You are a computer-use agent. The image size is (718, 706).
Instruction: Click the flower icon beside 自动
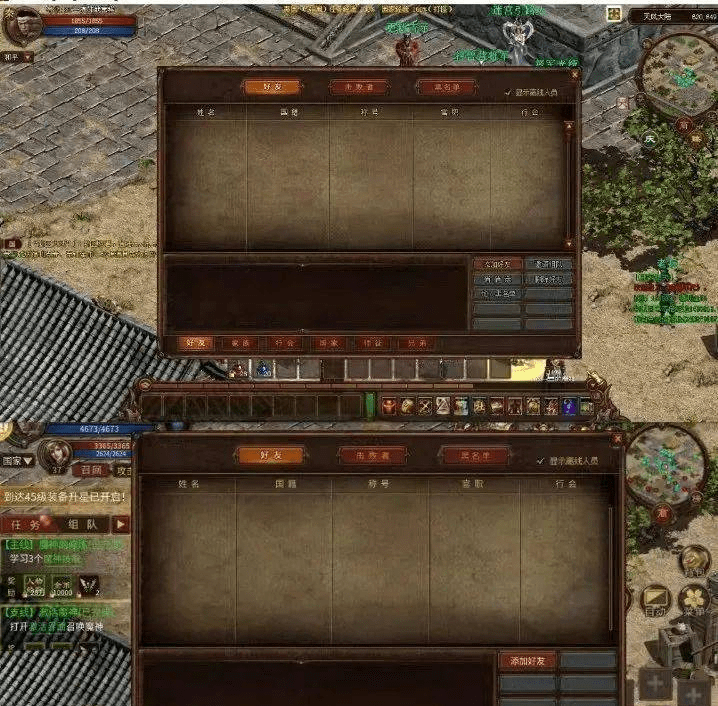pyautogui.click(x=694, y=598)
